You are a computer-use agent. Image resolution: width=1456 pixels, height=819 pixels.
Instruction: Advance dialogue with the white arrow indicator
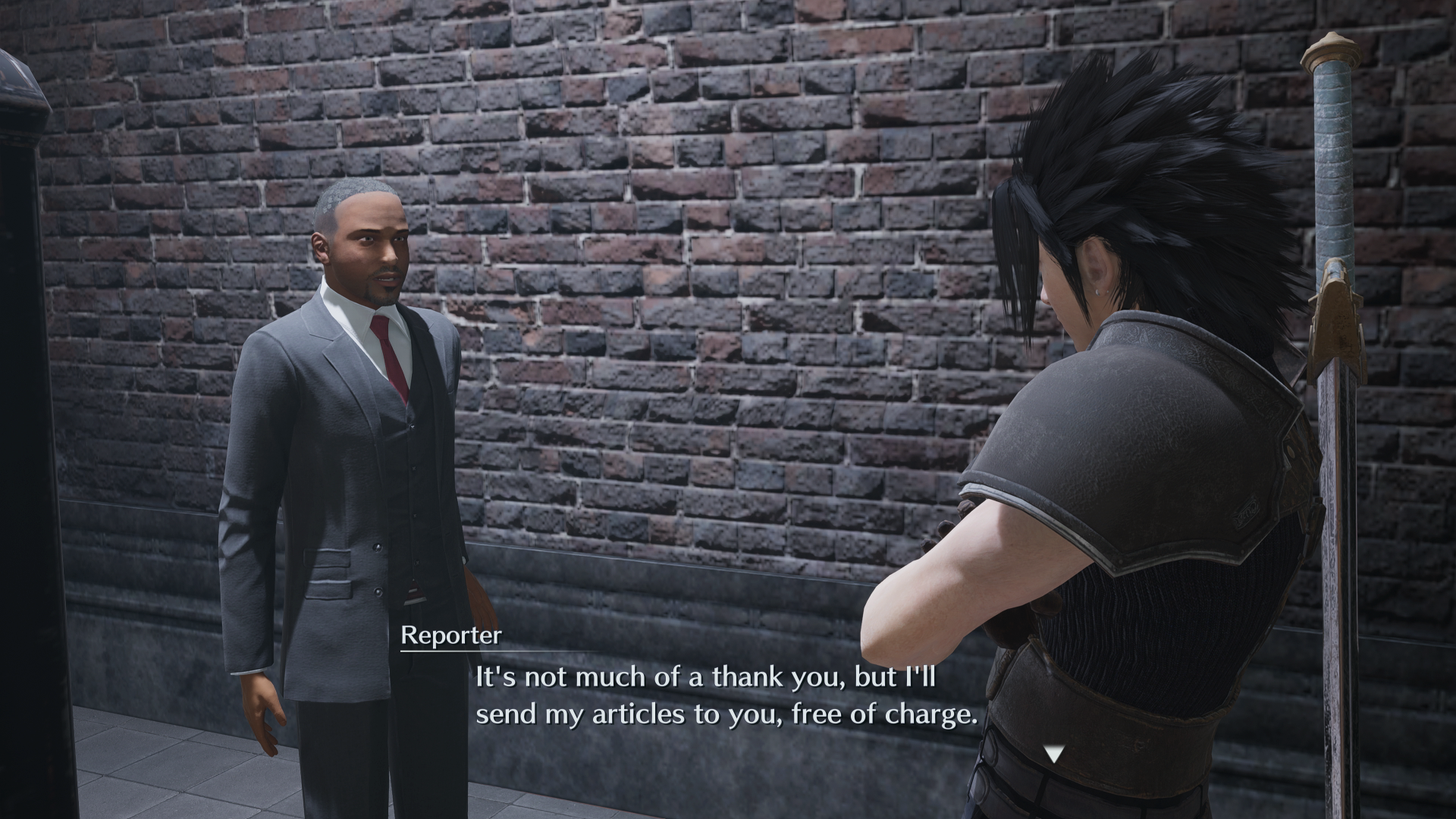pyautogui.click(x=1053, y=754)
